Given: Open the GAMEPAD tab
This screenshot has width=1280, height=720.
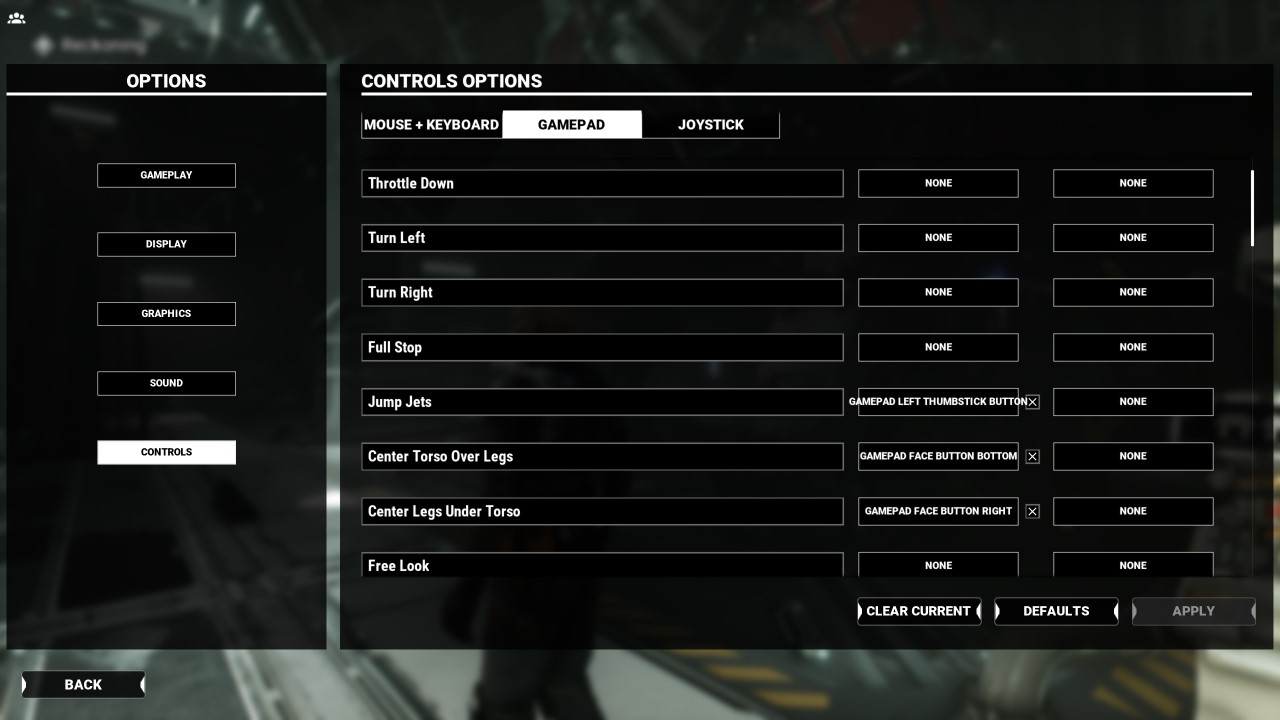Looking at the screenshot, I should 572,124.
